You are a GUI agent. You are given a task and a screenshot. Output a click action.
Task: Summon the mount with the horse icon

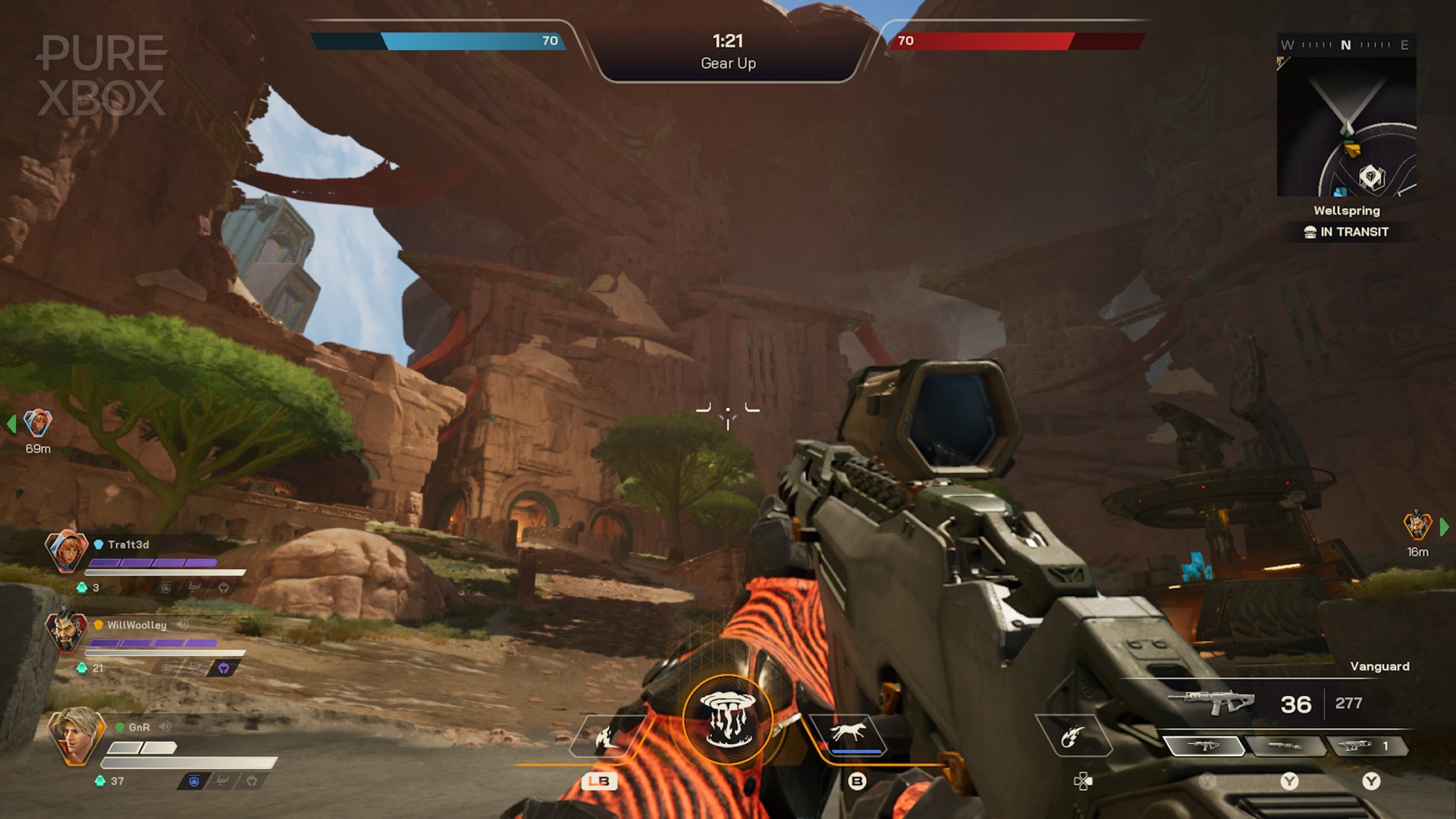coord(848,733)
